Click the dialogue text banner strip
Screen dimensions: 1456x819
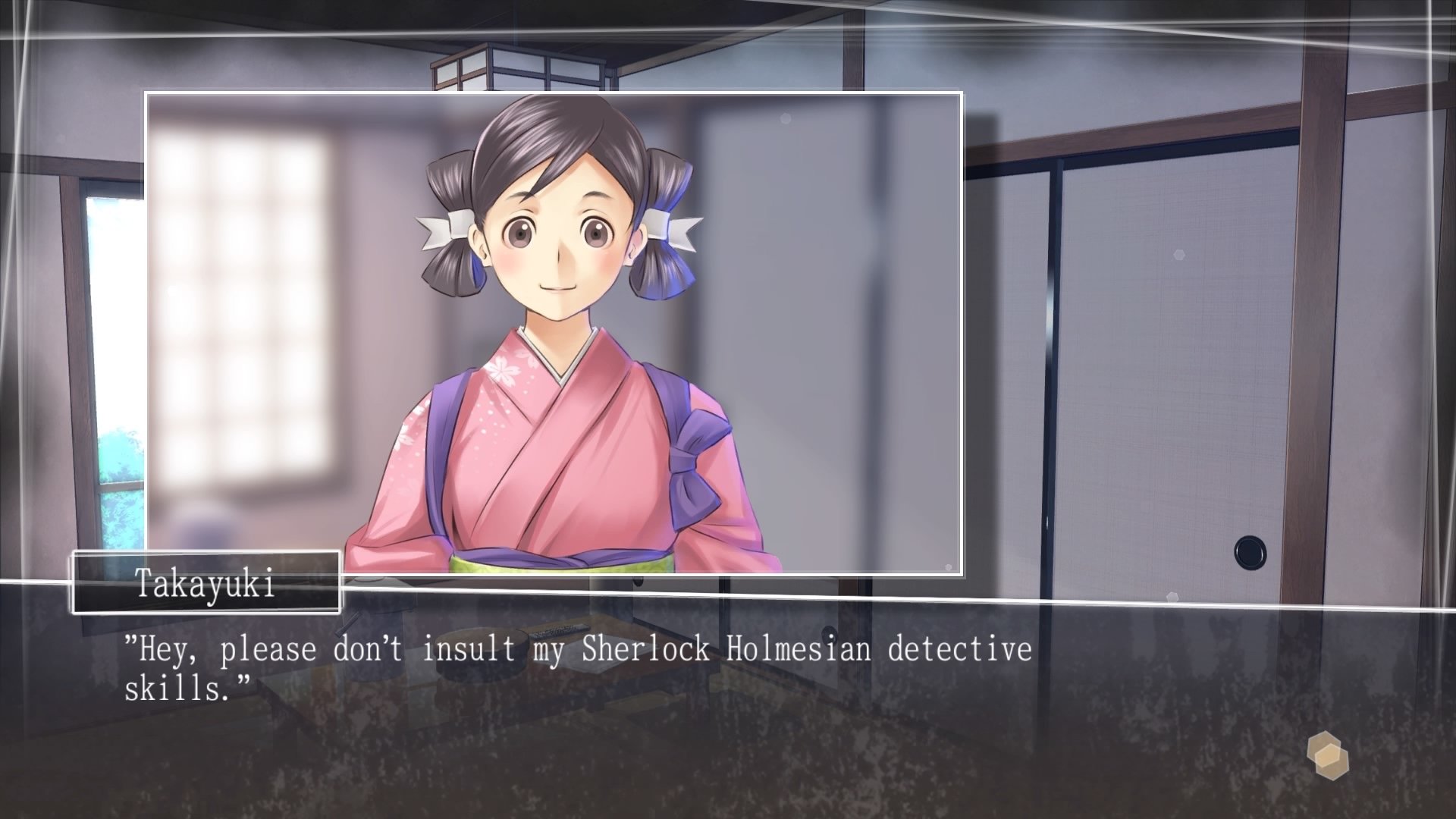[x=728, y=667]
